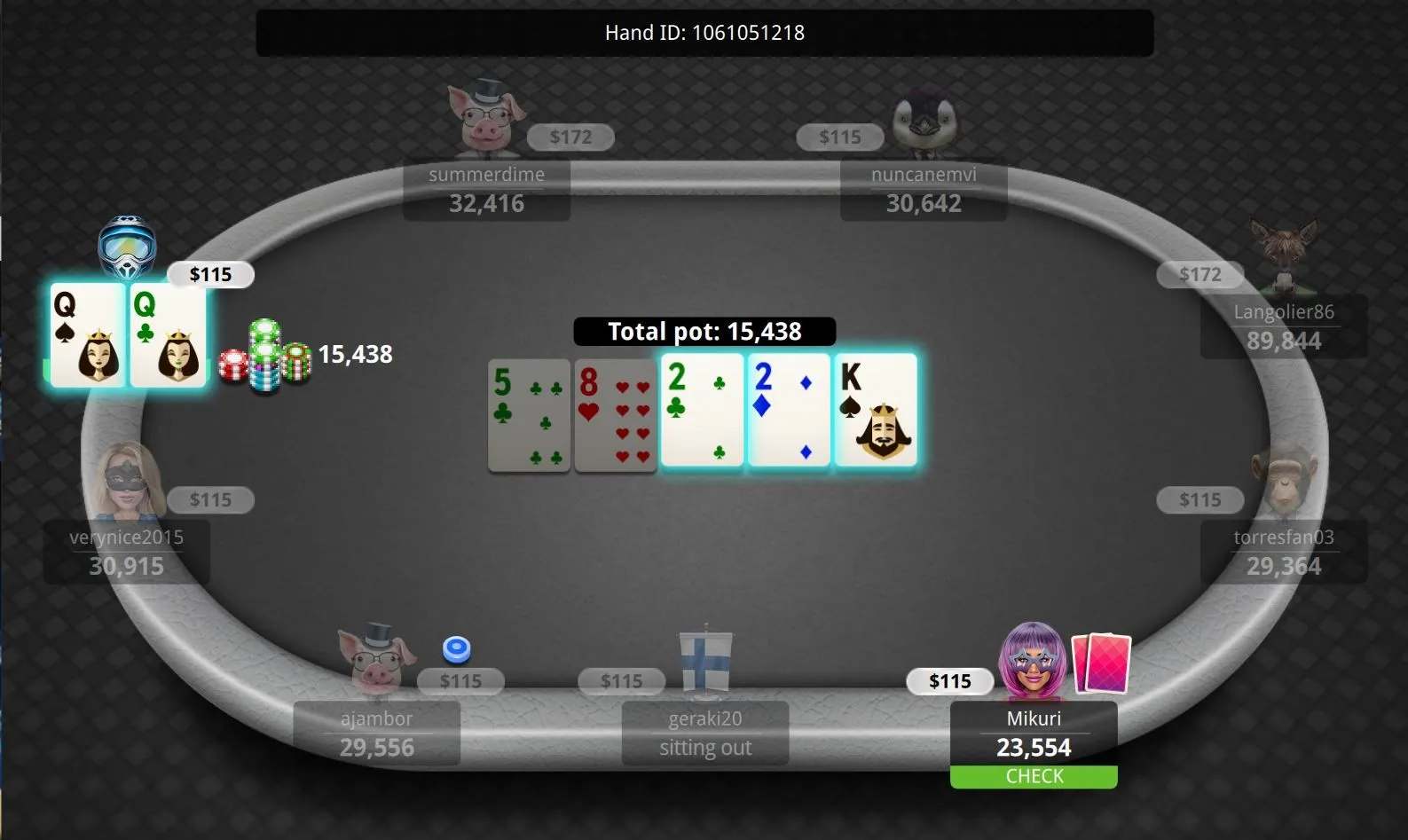Viewport: 1408px width, 840px height.
Task: Click Langolier86's seat panel
Action: pyautogui.click(x=1283, y=327)
